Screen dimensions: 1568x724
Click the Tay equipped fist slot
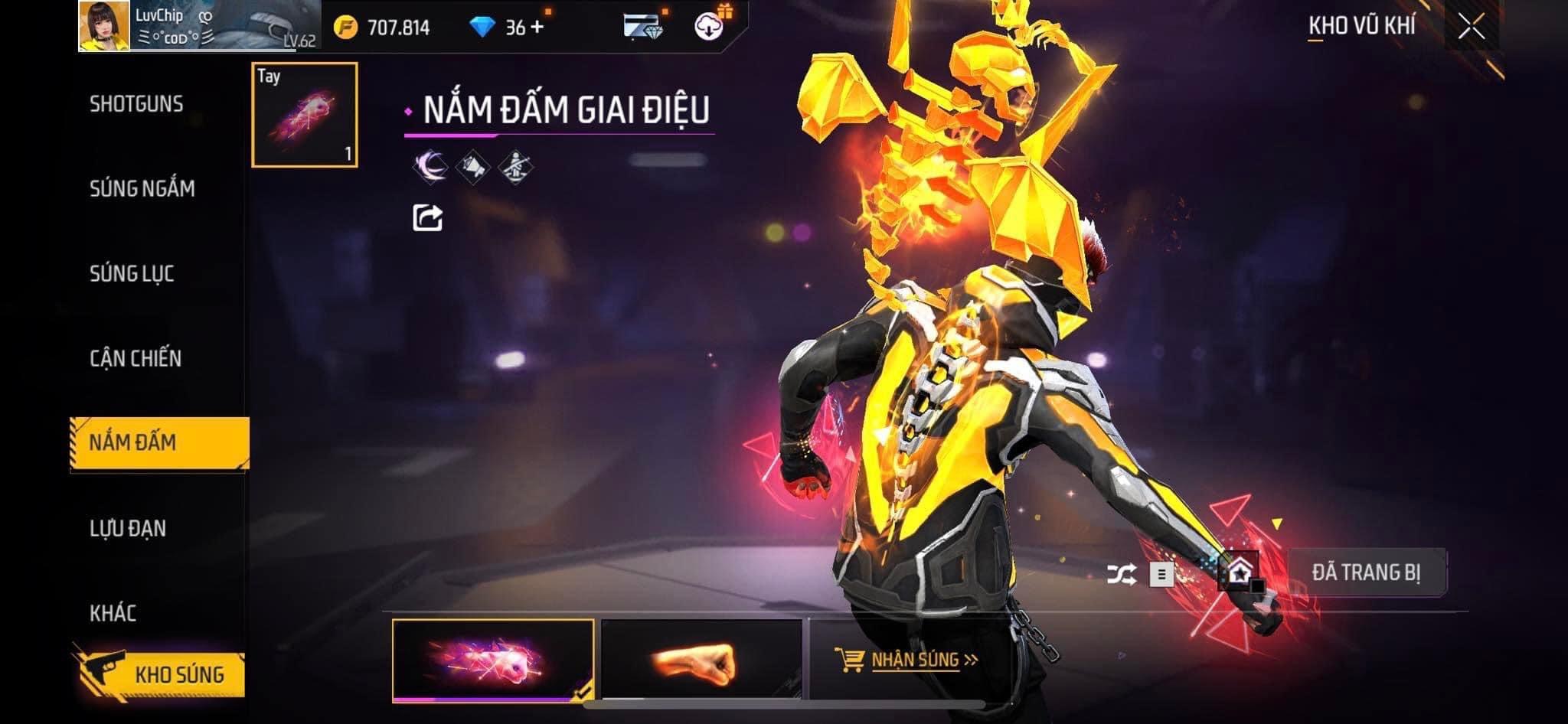(305, 115)
